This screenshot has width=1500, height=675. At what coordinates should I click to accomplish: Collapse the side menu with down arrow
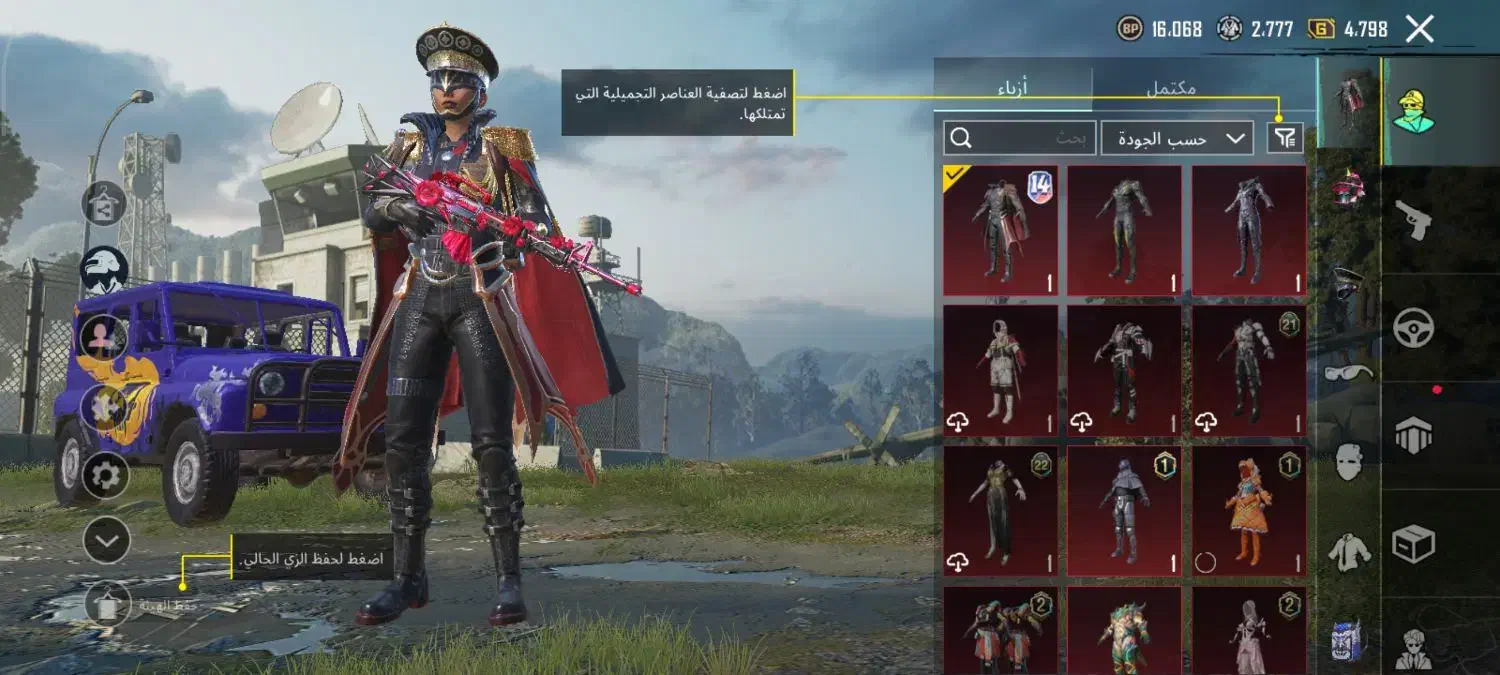click(x=105, y=542)
